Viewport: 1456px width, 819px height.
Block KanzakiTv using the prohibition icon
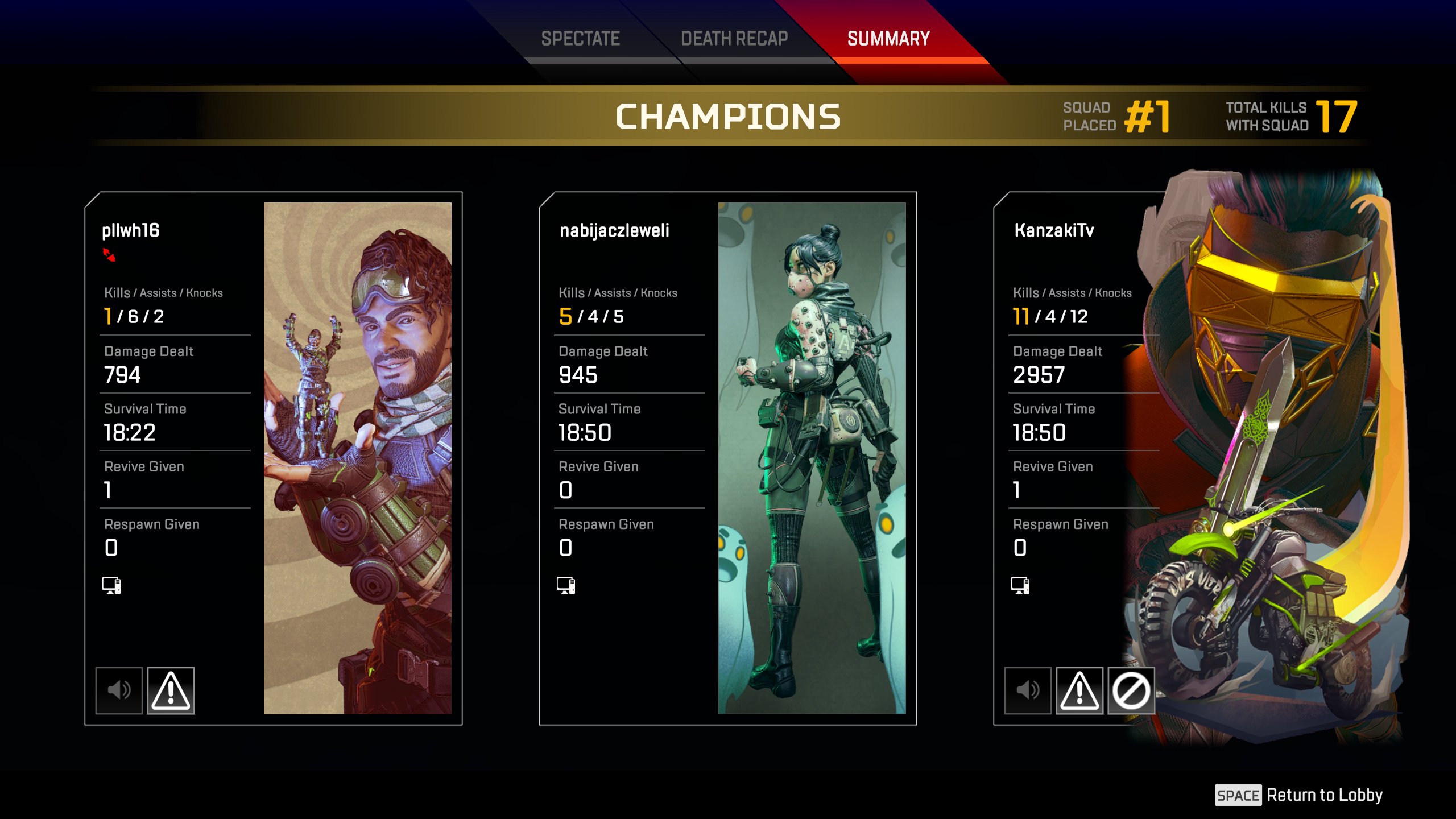coord(1131,690)
